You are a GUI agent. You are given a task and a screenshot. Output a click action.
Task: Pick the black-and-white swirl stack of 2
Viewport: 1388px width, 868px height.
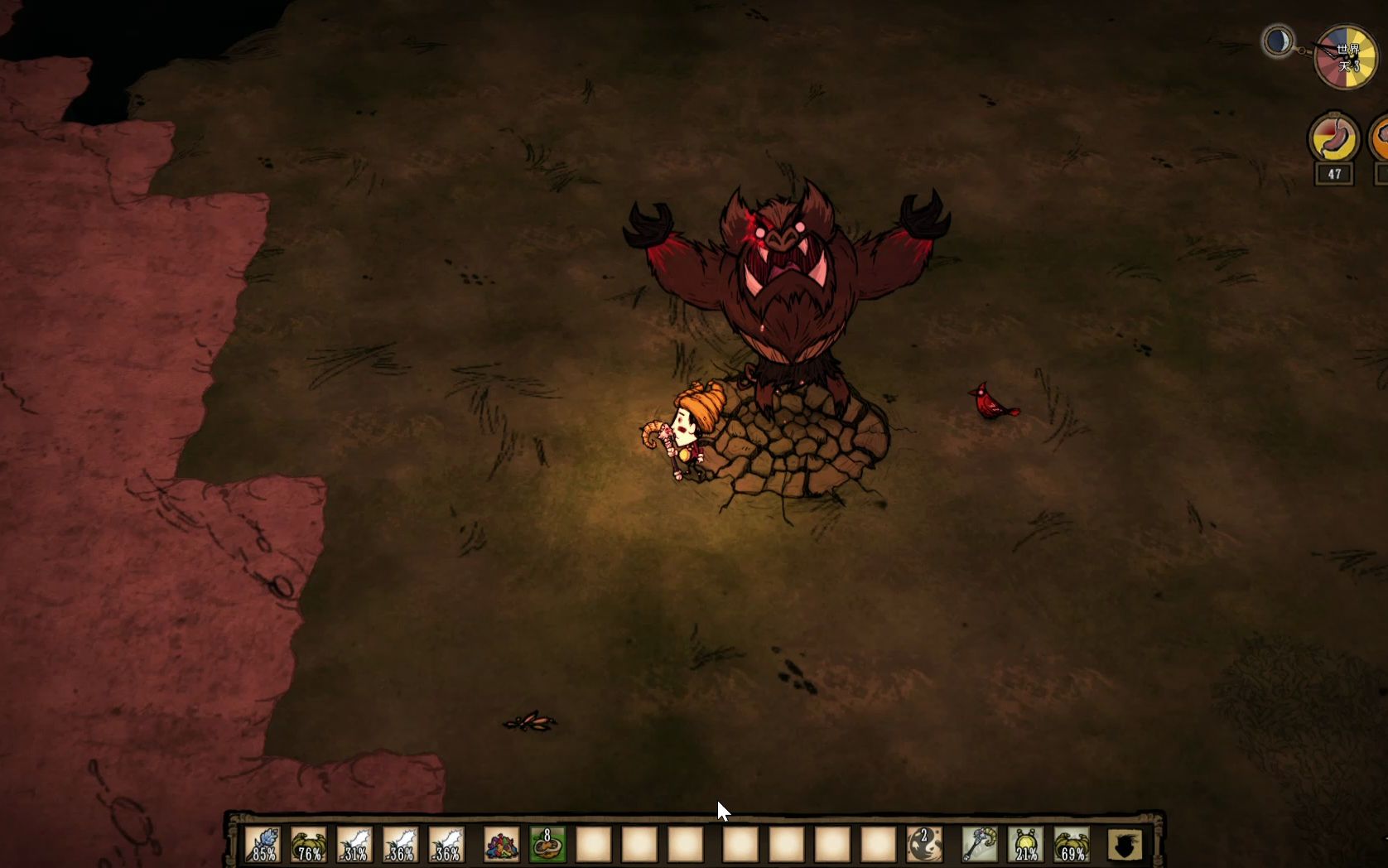coord(924,845)
